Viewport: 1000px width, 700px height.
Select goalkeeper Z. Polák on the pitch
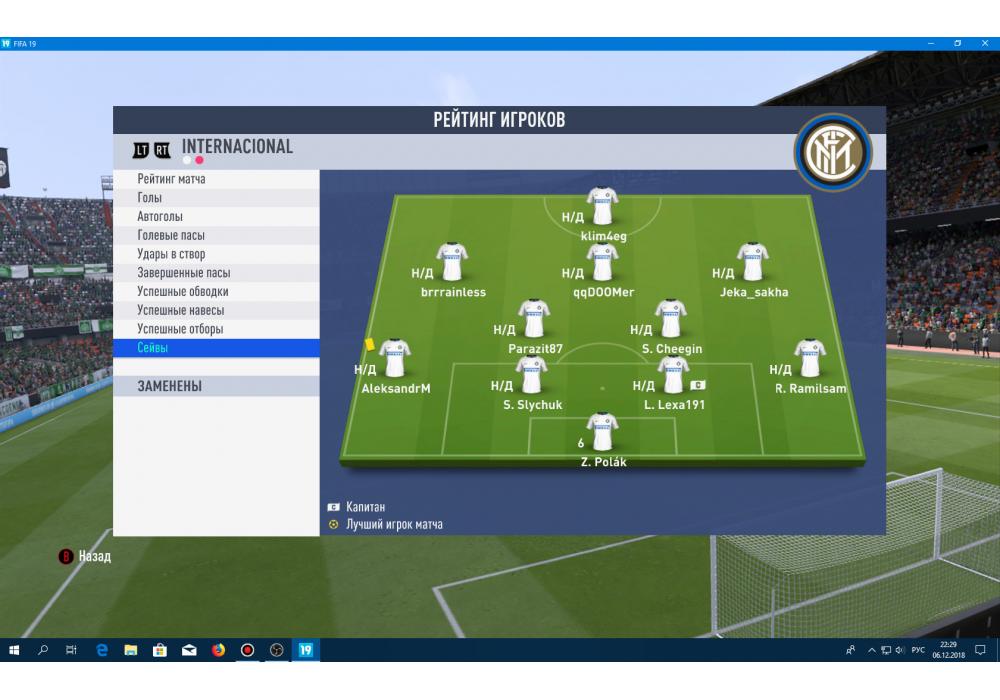pyautogui.click(x=602, y=432)
